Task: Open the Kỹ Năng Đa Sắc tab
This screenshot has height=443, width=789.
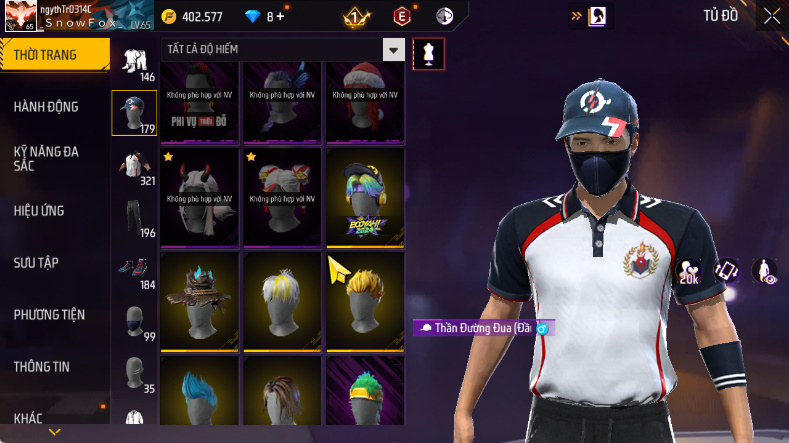Action: 46,159
